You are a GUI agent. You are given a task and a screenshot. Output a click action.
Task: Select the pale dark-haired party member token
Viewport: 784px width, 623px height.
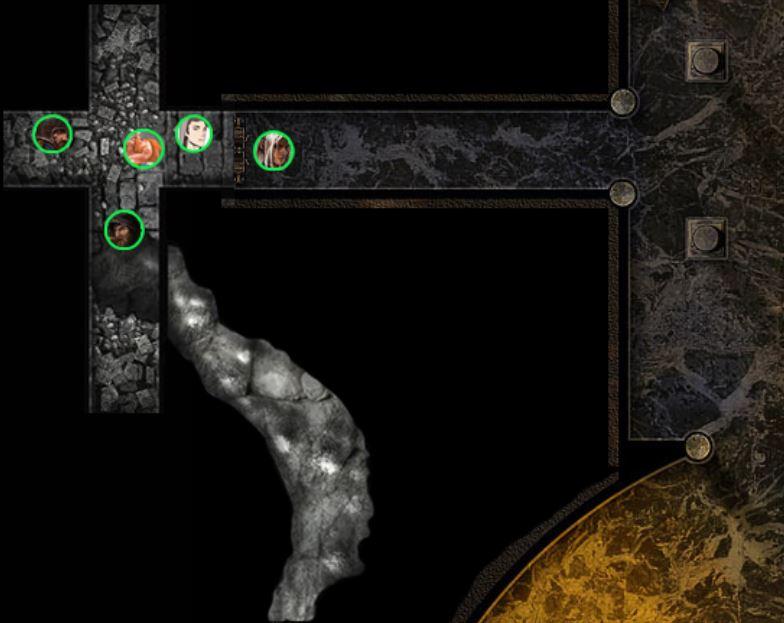194,133
